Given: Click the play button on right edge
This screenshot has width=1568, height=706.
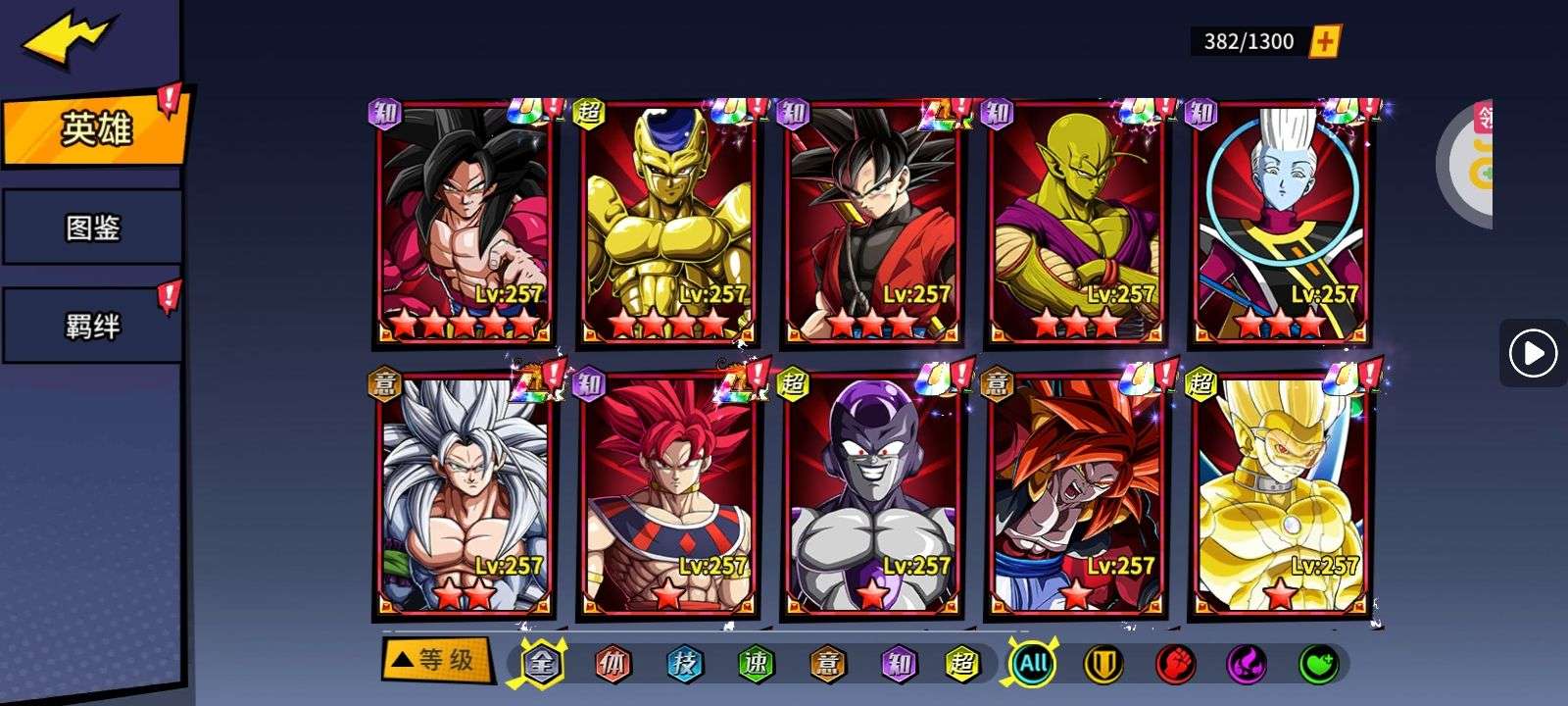Looking at the screenshot, I should pos(1533,353).
